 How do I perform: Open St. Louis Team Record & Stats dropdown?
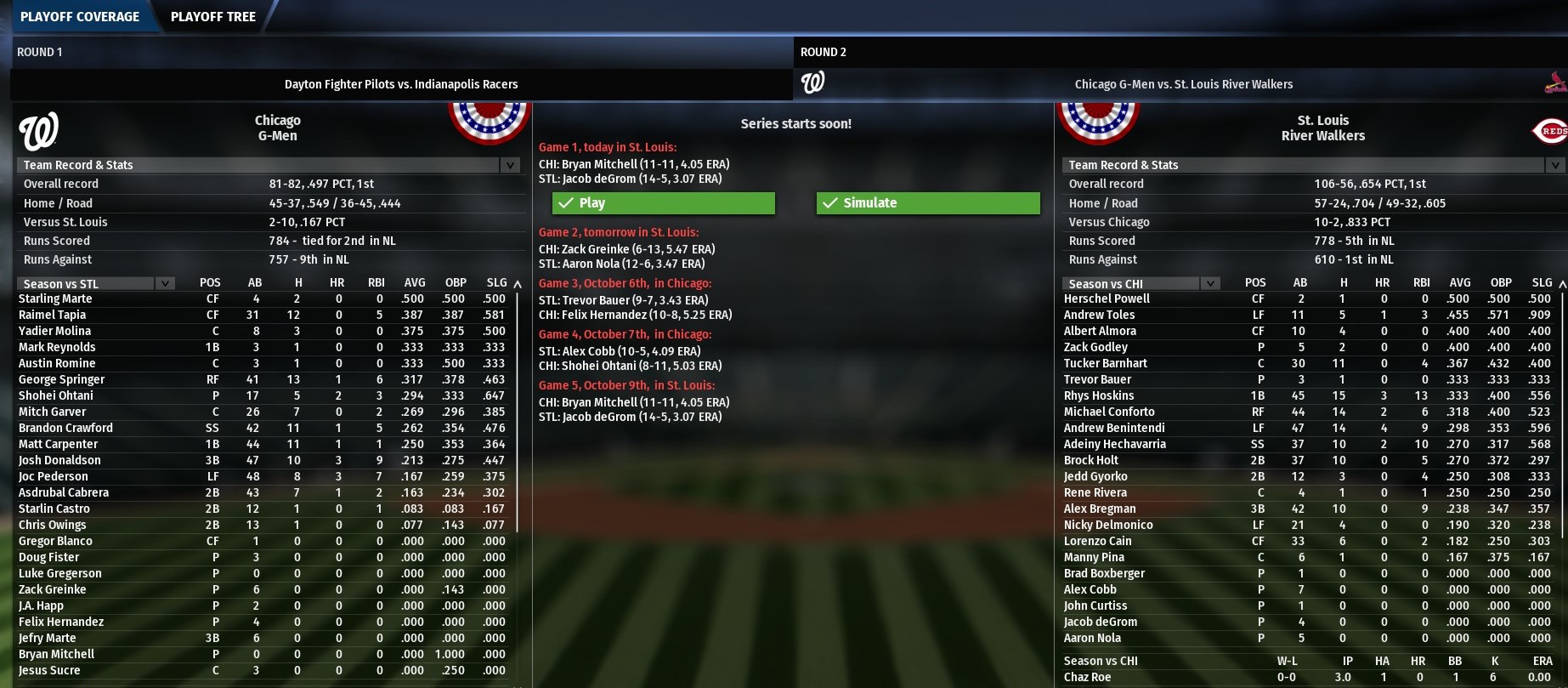[1554, 165]
